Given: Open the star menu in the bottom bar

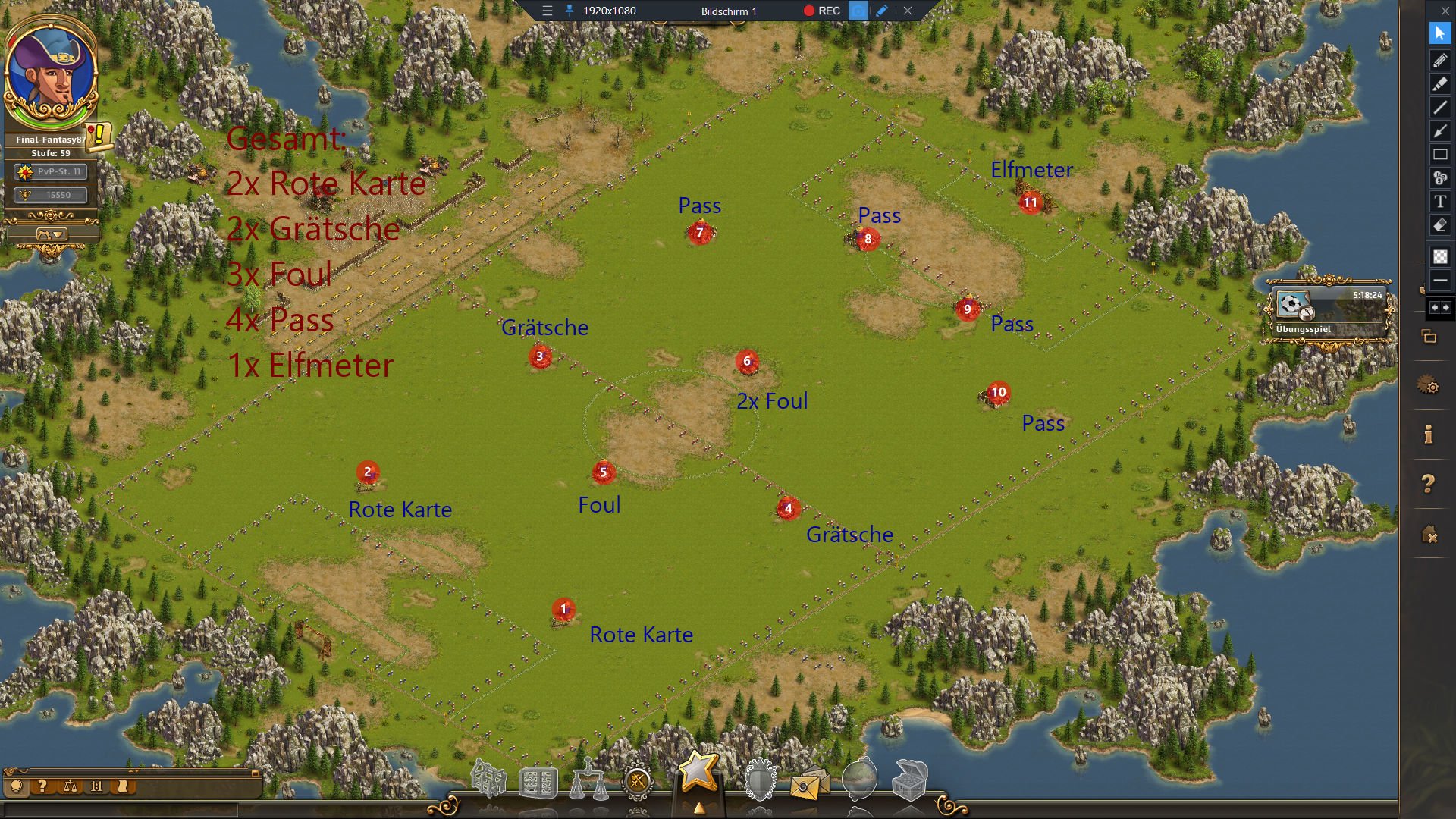Looking at the screenshot, I should coord(698,771).
